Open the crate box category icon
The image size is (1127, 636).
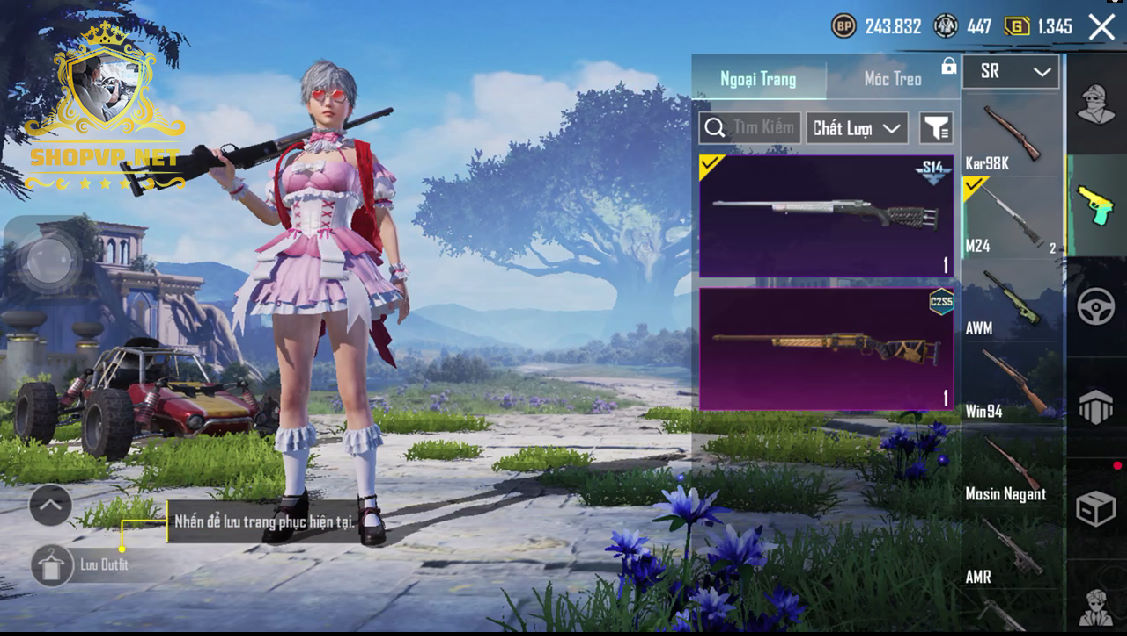(1096, 509)
